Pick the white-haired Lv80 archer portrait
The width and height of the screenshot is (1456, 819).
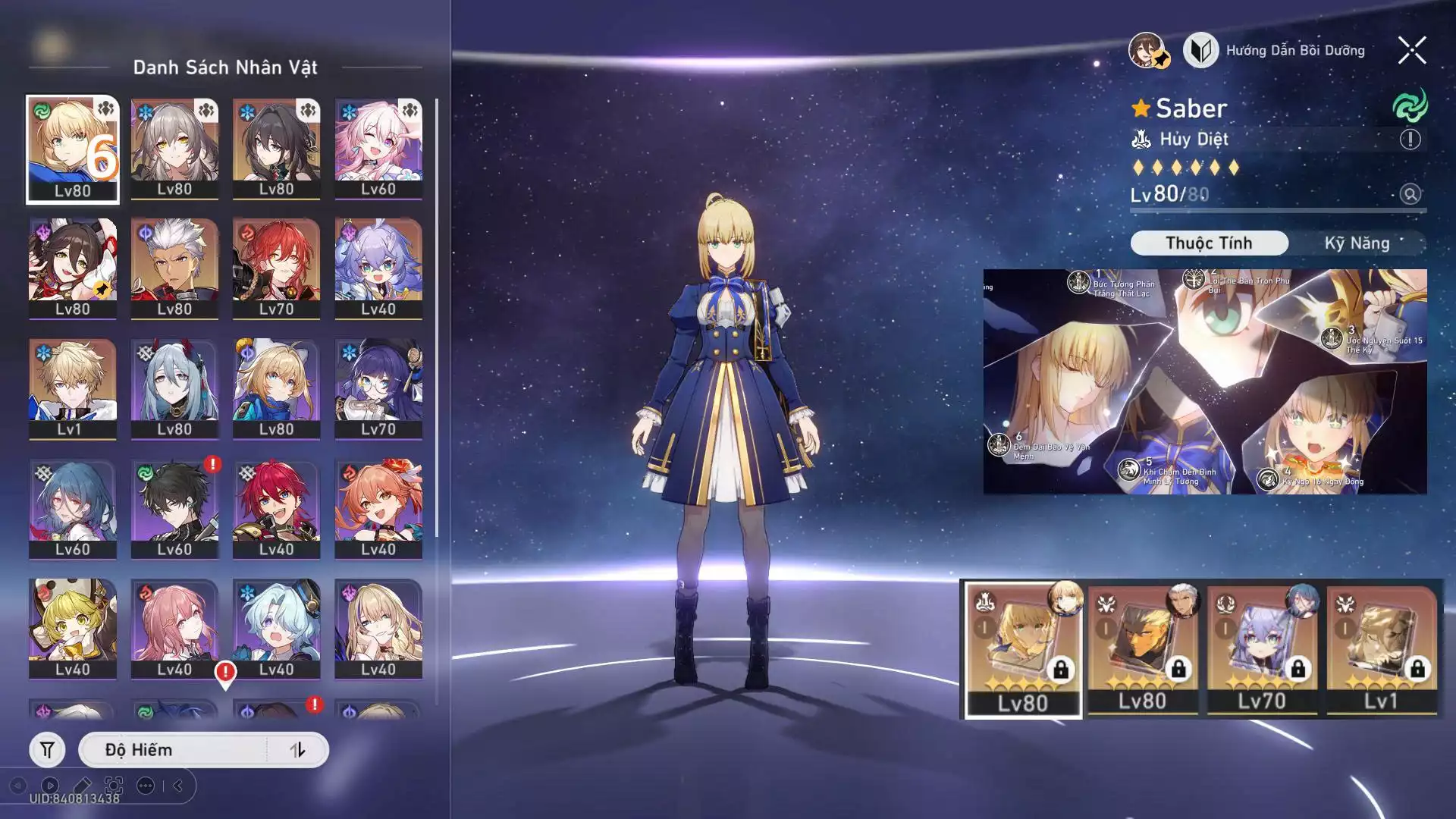(174, 268)
